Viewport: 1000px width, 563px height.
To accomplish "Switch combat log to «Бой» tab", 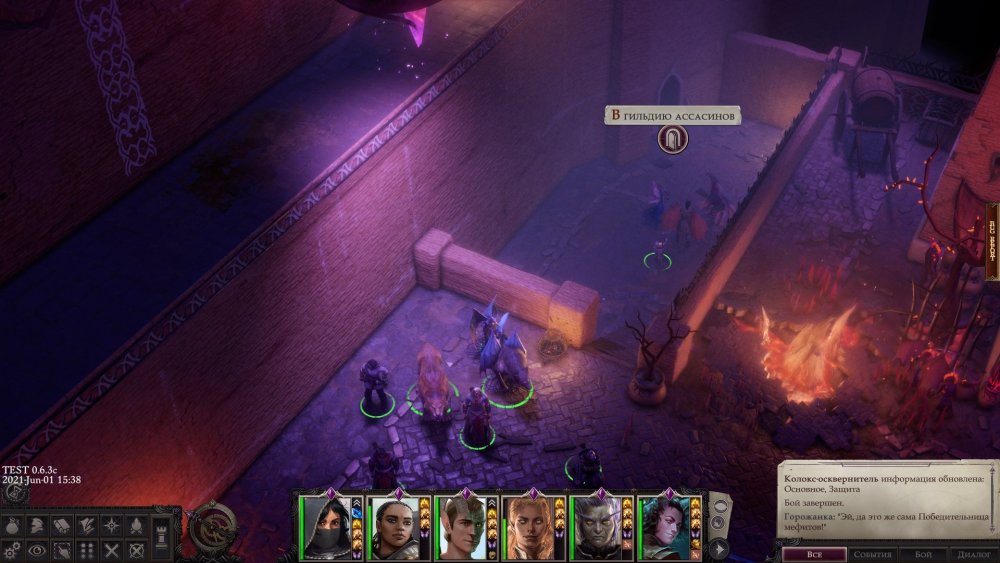I will point(923,554).
